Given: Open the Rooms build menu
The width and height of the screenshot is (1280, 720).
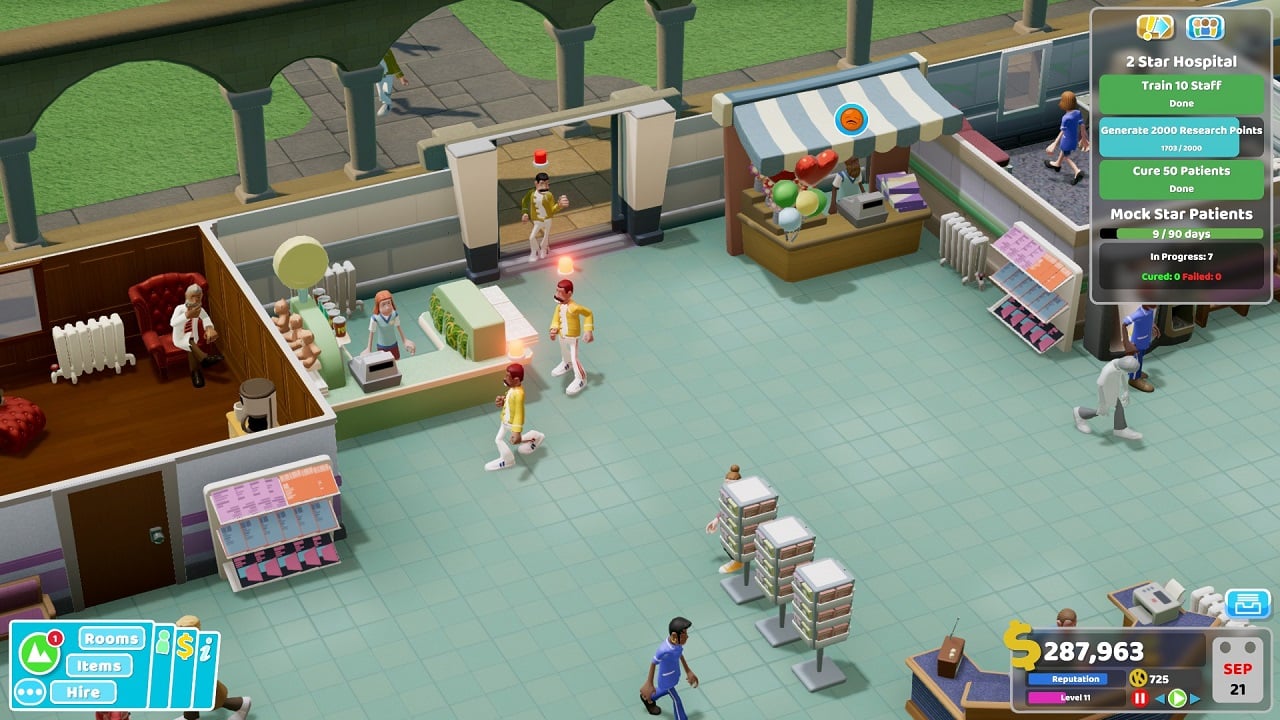Looking at the screenshot, I should click(x=111, y=639).
